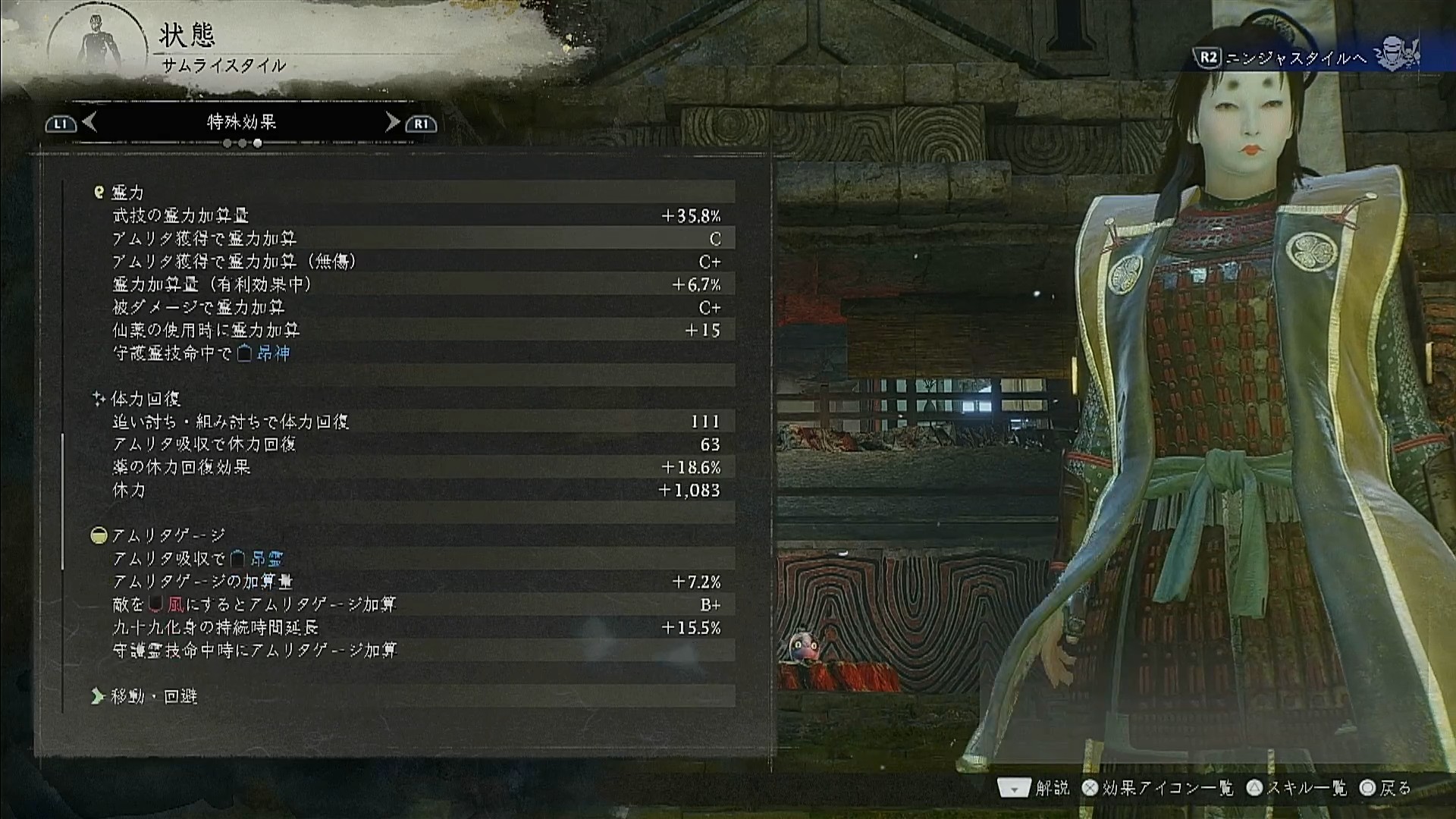Pick the 追い討ち・組み討ちで体力回復 row
1456x819 pixels.
point(413,422)
